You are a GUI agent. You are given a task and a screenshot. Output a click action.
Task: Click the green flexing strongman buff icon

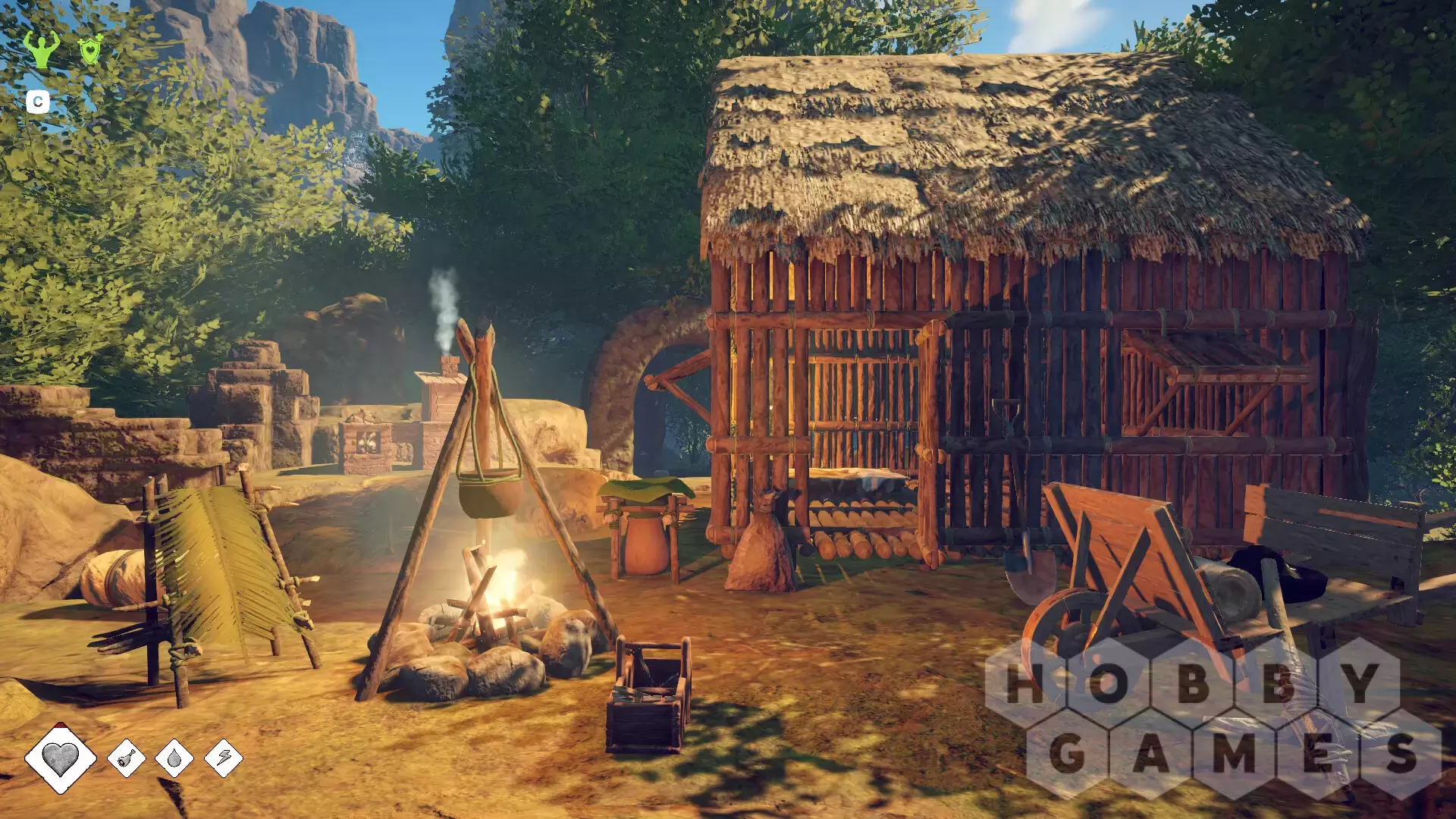pos(41,49)
